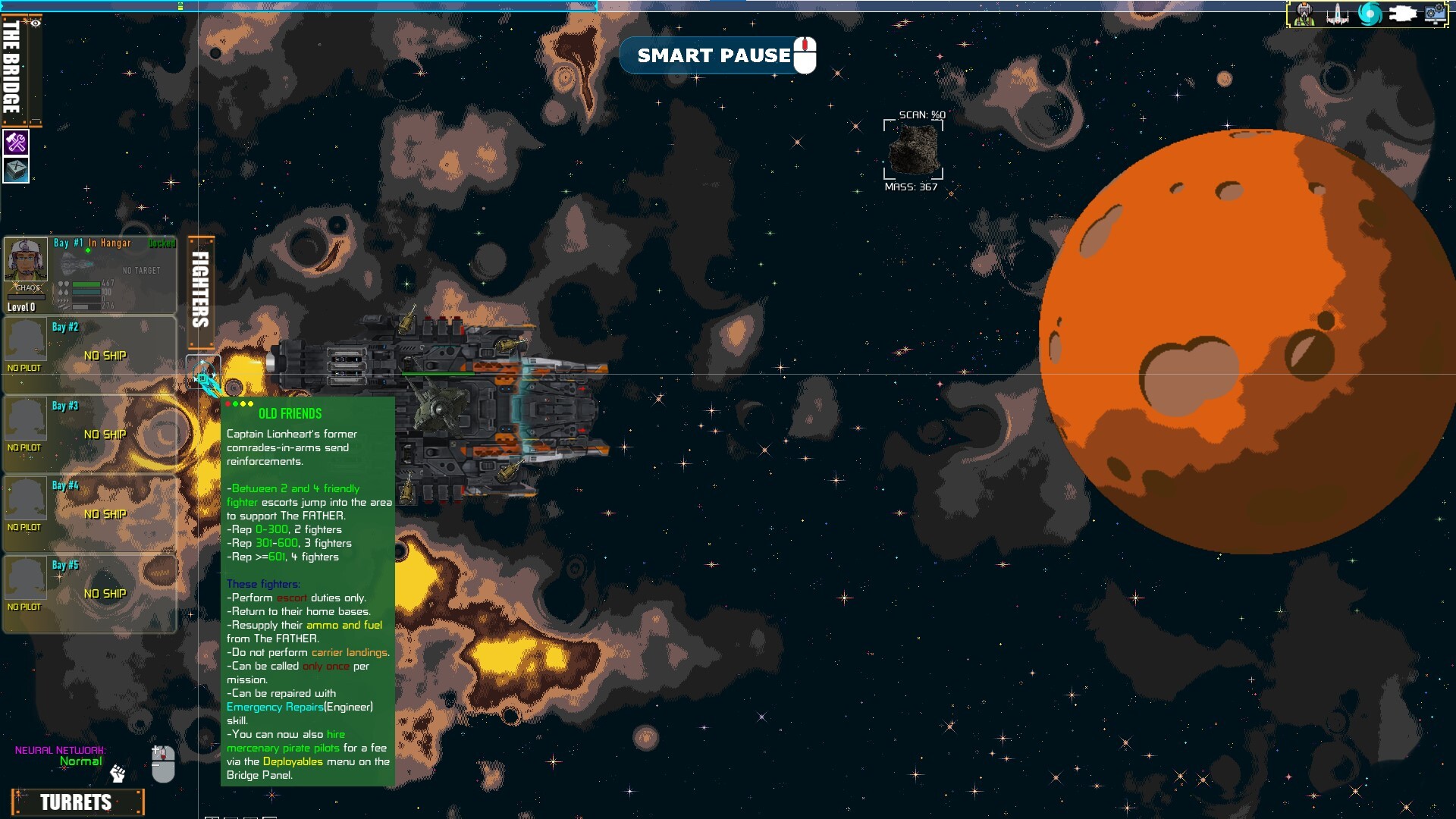Click Bay #1's green hull bar

click(86, 285)
